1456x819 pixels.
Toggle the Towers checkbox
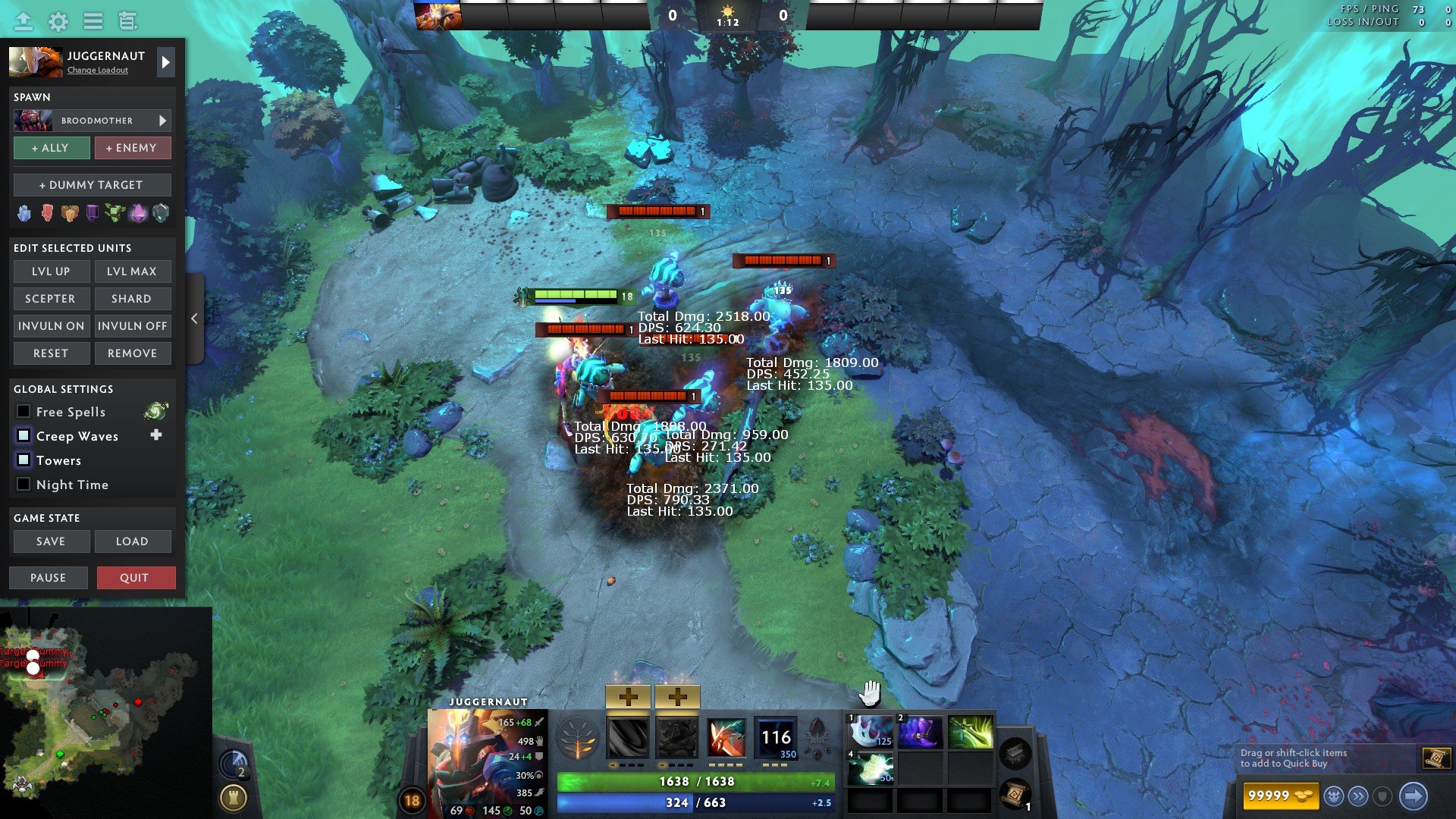pos(24,460)
